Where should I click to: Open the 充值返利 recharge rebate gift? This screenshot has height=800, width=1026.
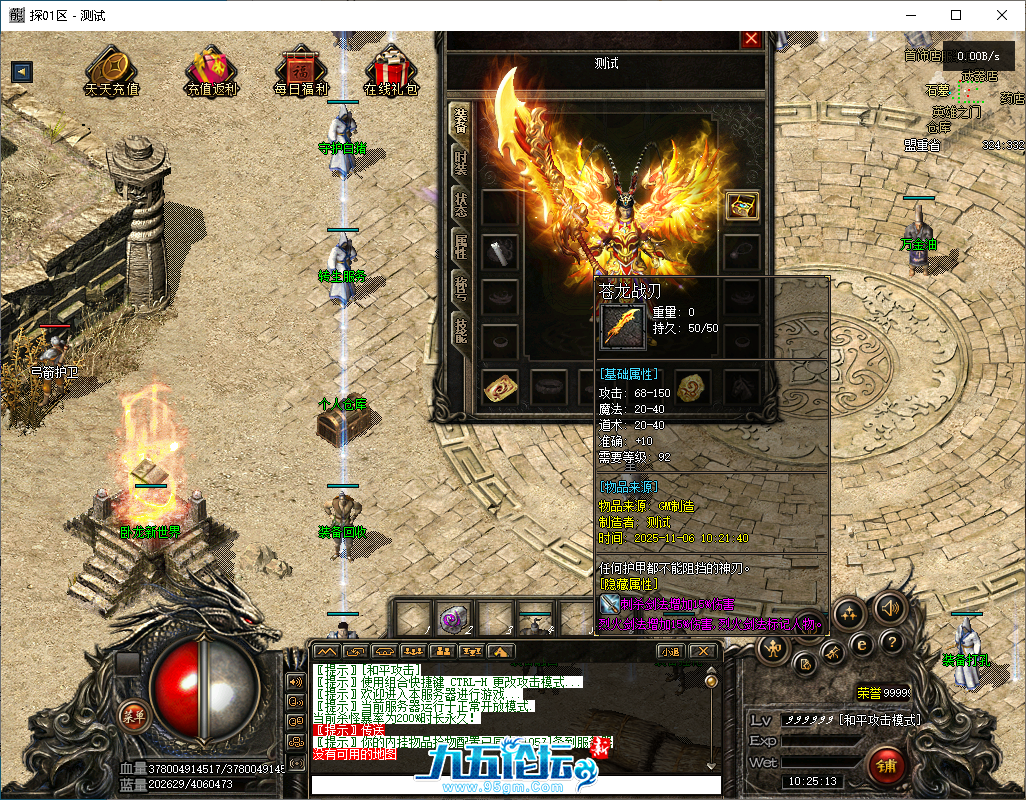[211, 70]
